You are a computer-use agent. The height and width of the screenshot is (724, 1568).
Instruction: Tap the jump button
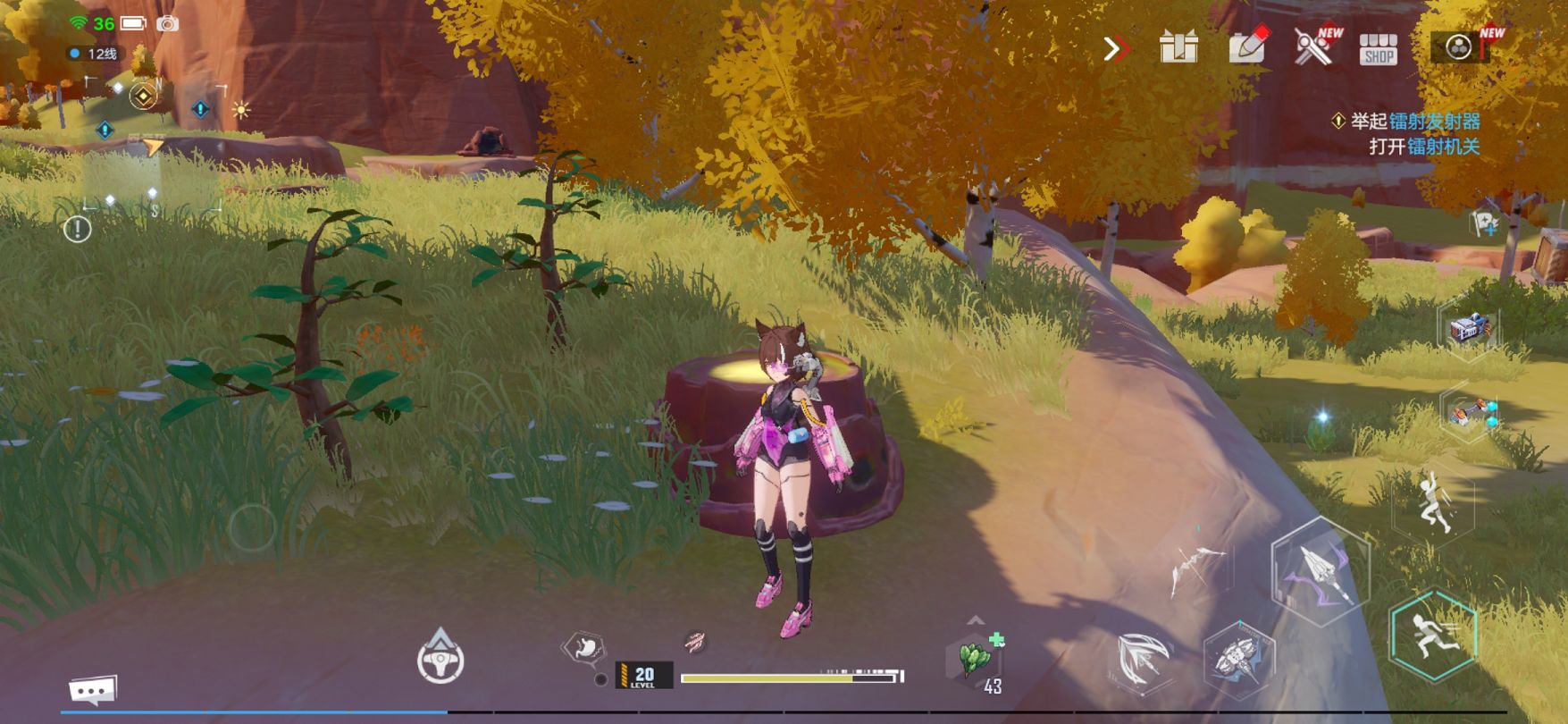pyautogui.click(x=1433, y=504)
